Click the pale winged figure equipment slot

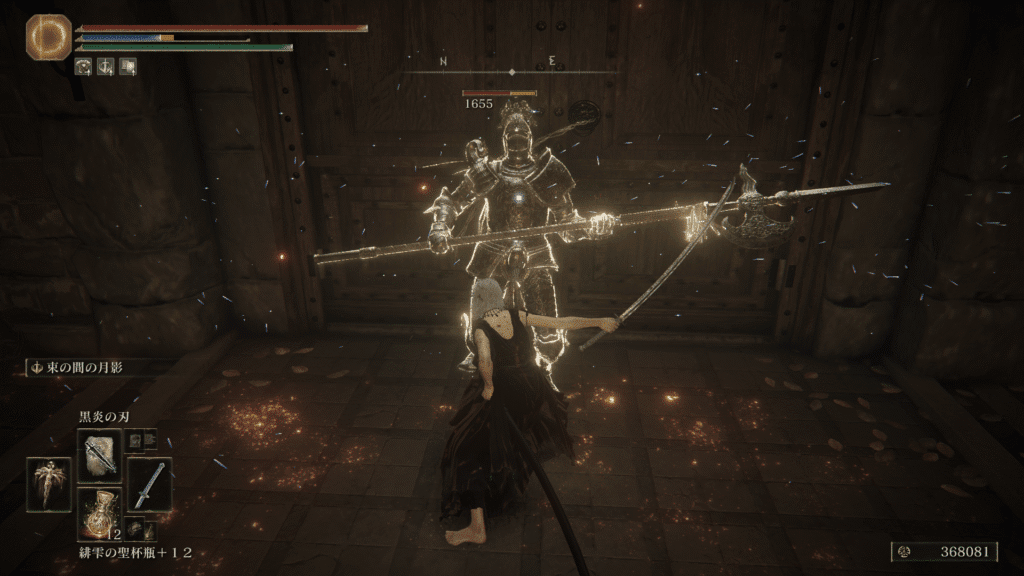coord(49,484)
